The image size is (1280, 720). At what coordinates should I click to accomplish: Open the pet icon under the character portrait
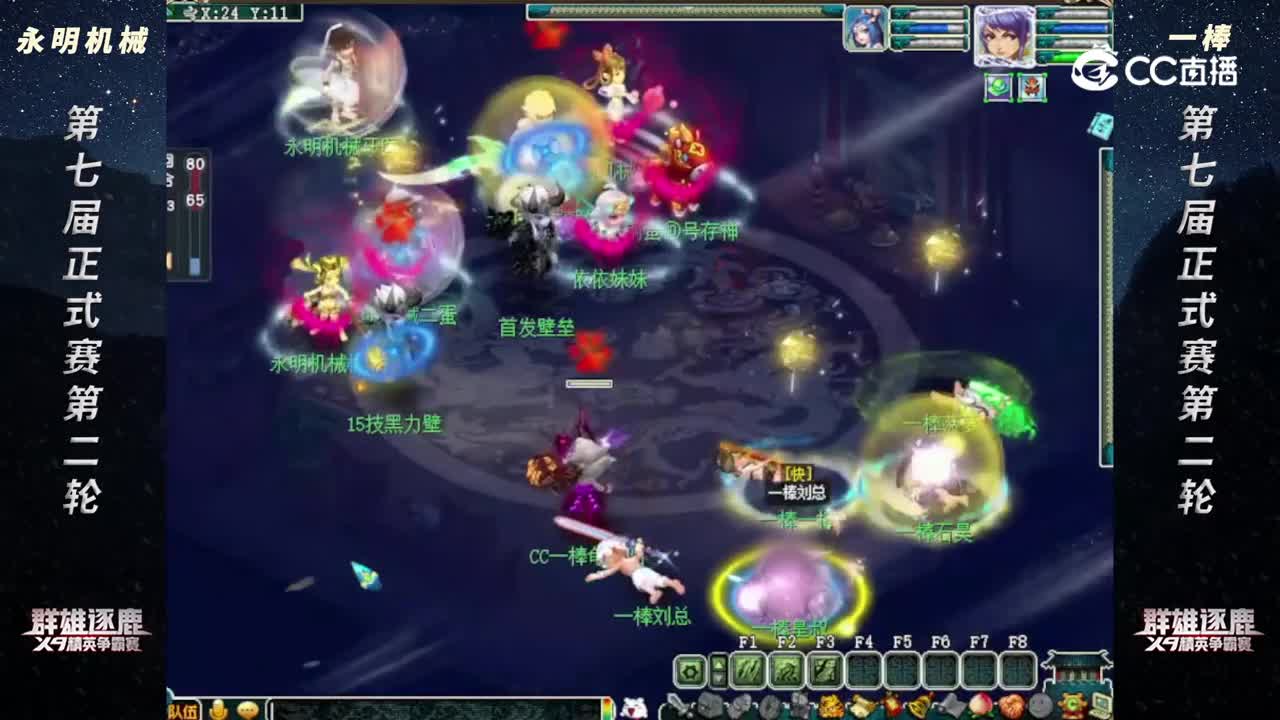coord(999,88)
